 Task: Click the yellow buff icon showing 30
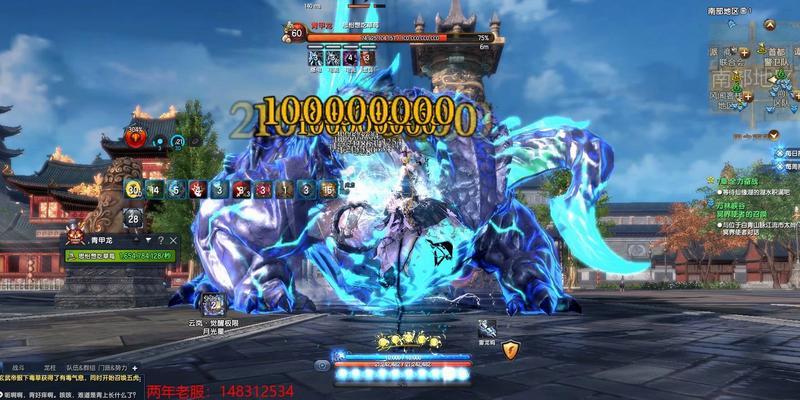point(135,189)
